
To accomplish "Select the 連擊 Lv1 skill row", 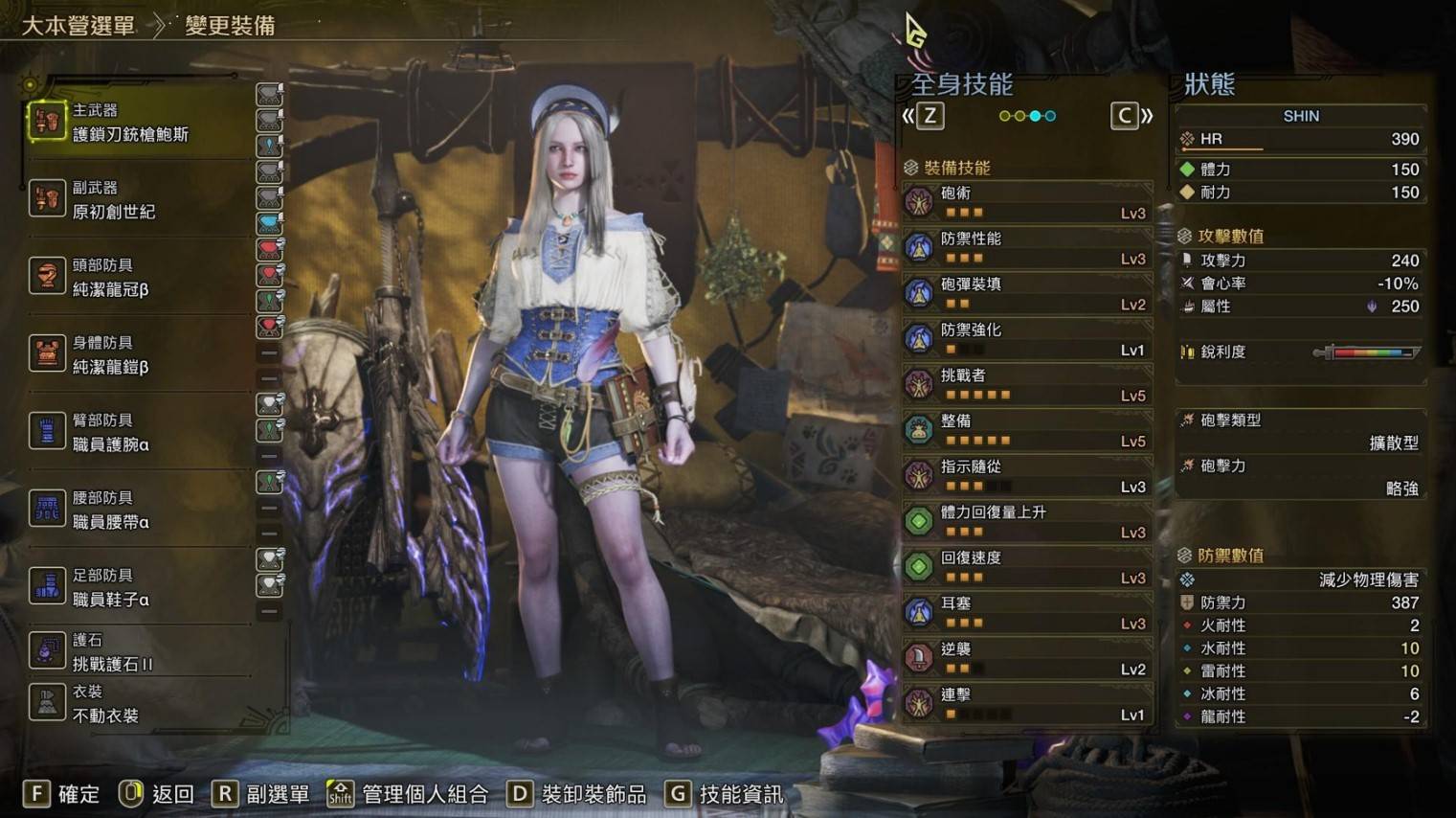I will [x=1026, y=704].
